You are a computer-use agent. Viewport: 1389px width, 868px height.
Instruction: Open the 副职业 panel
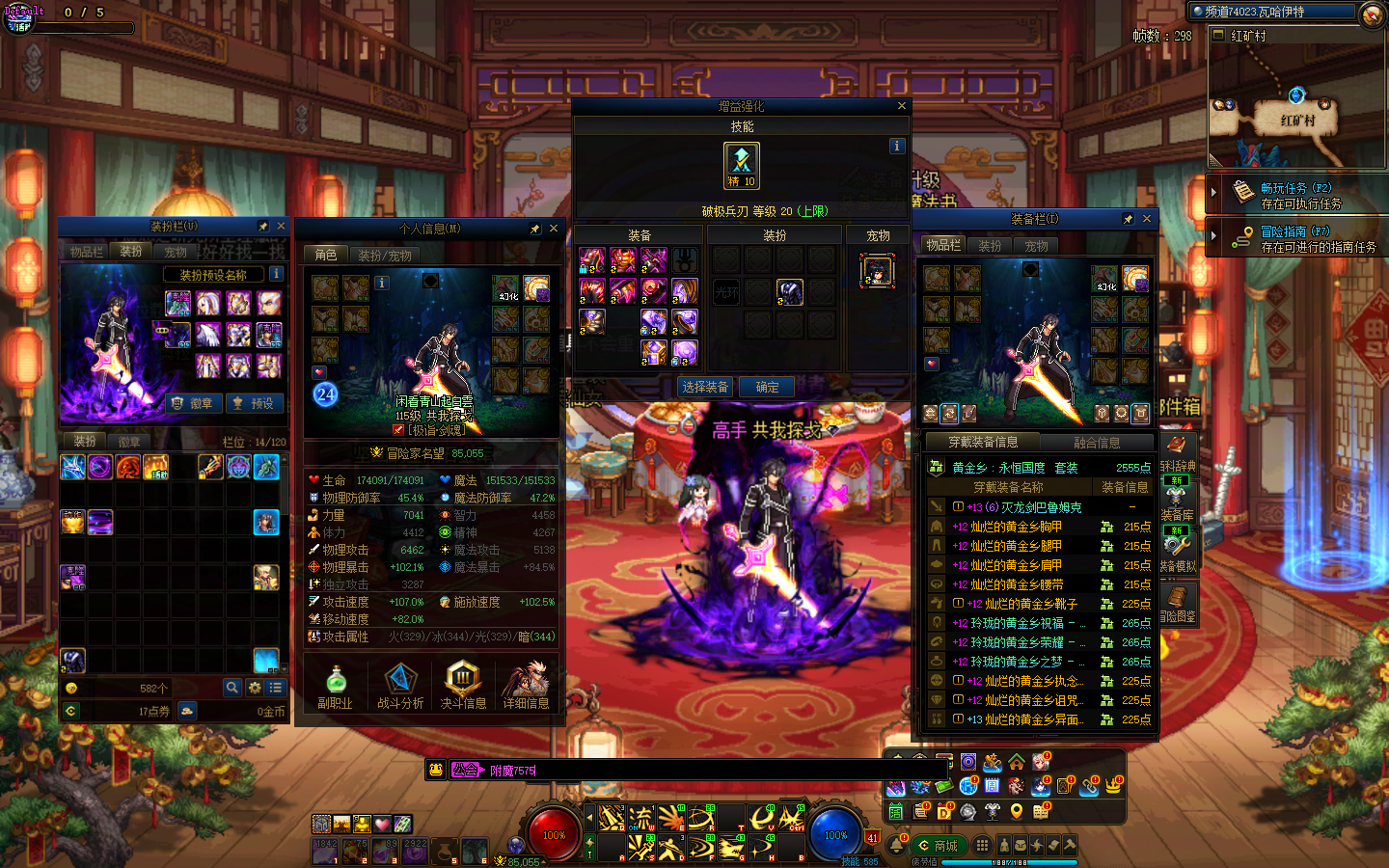[x=335, y=686]
